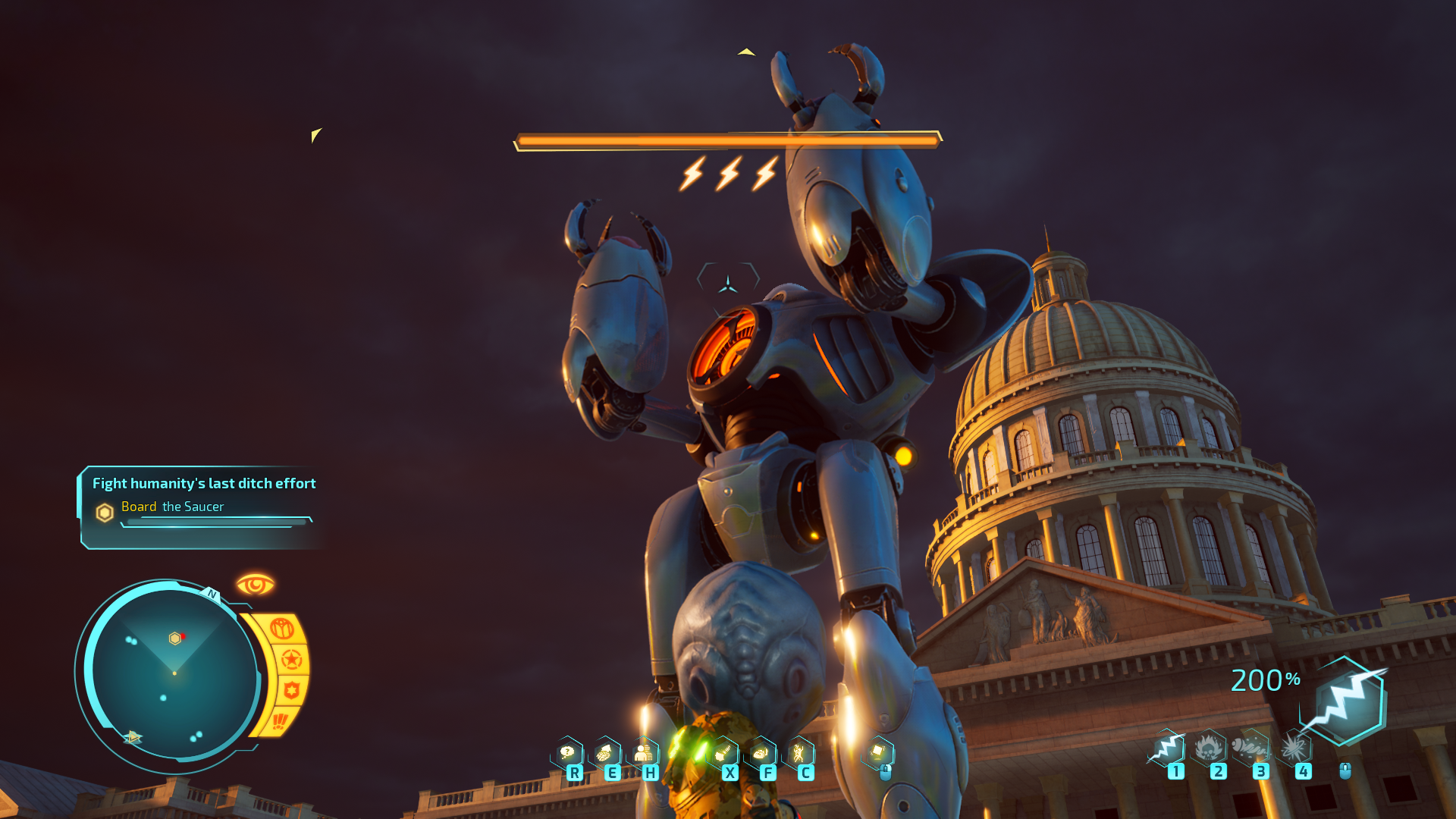Click the saucer marker on the minimap
The height and width of the screenshot is (819, 1456).
(x=133, y=736)
